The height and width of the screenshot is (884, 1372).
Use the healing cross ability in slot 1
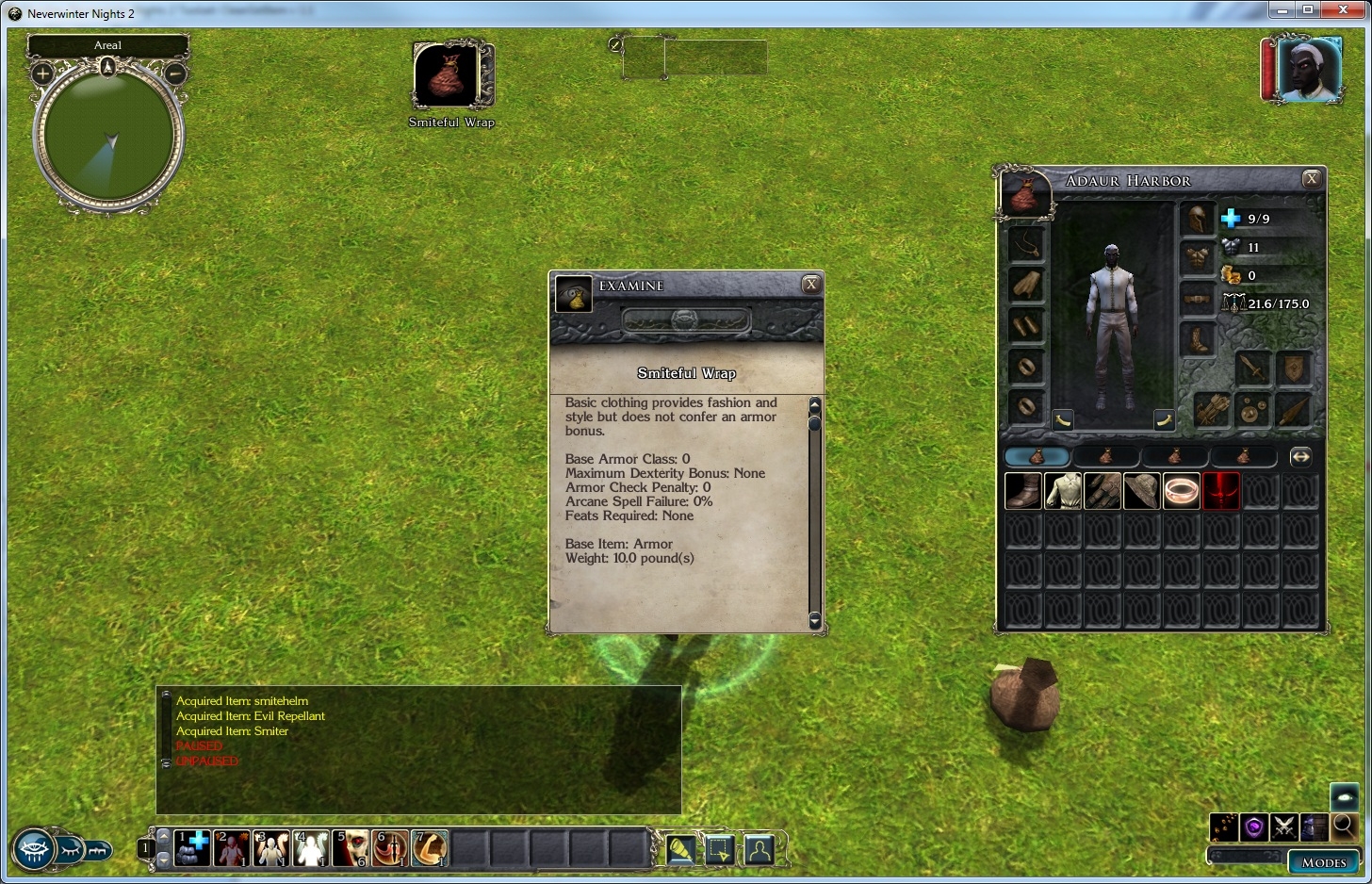(x=192, y=848)
